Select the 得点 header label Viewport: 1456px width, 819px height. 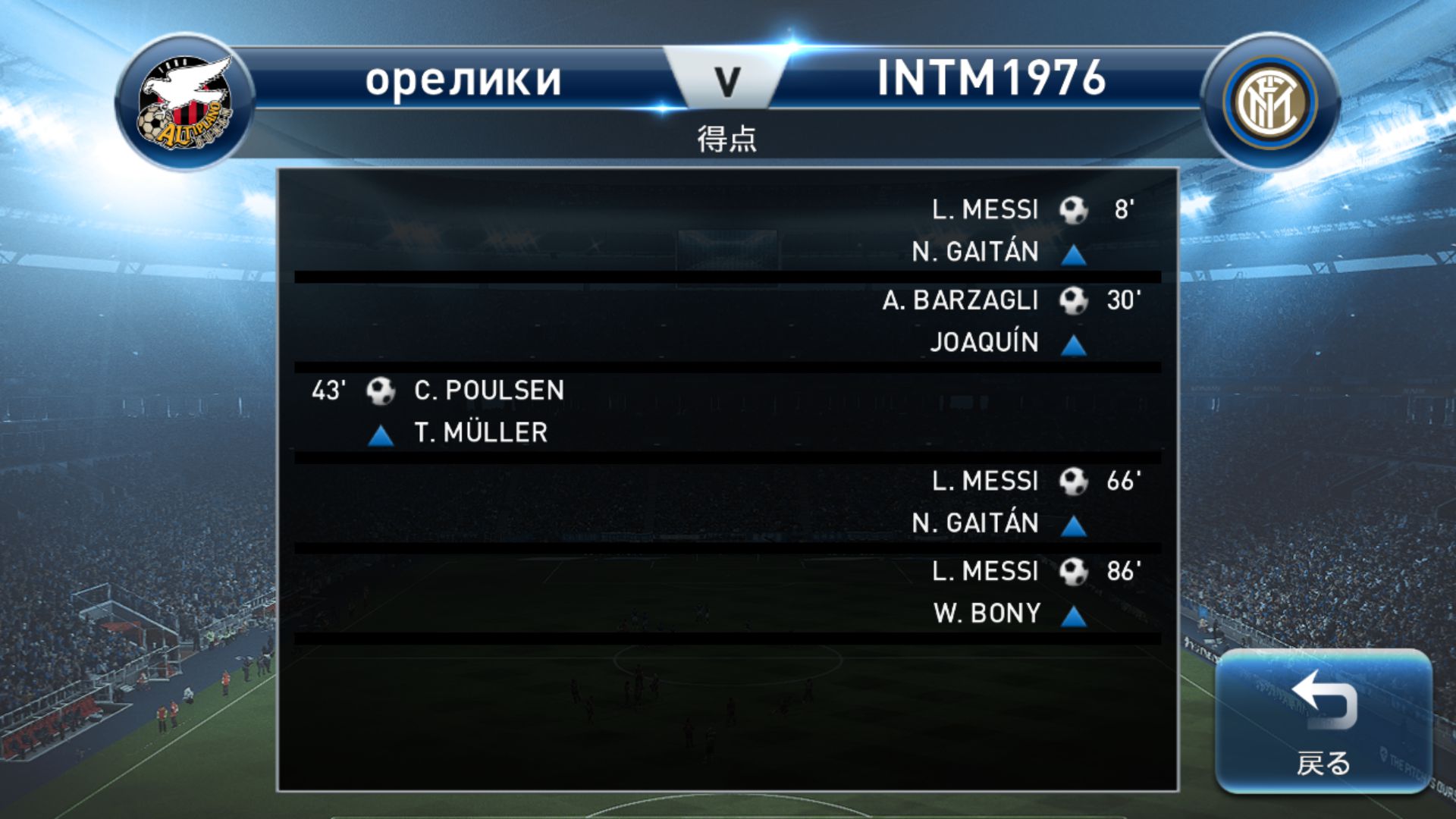point(726,140)
